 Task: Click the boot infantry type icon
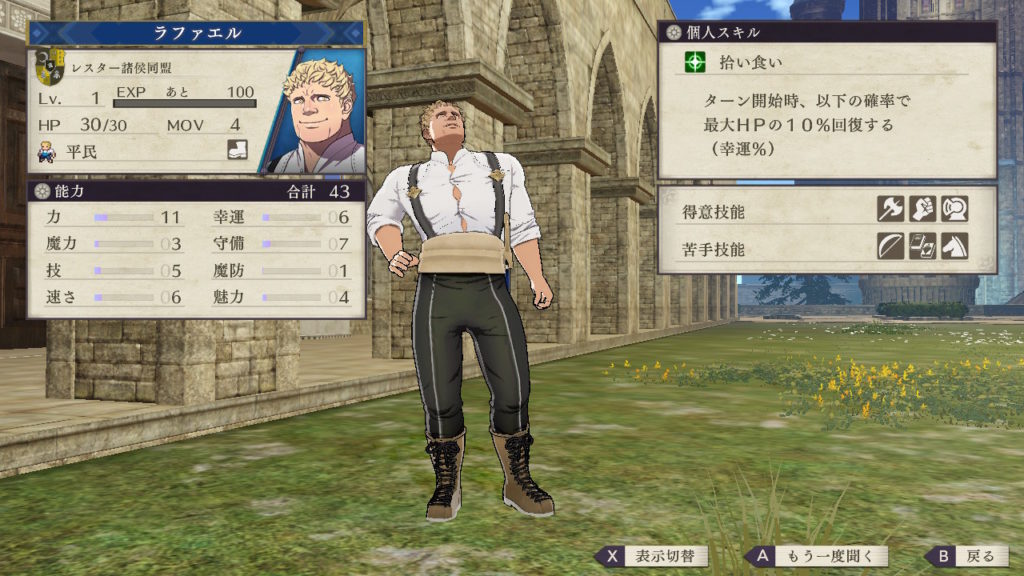tap(237, 152)
